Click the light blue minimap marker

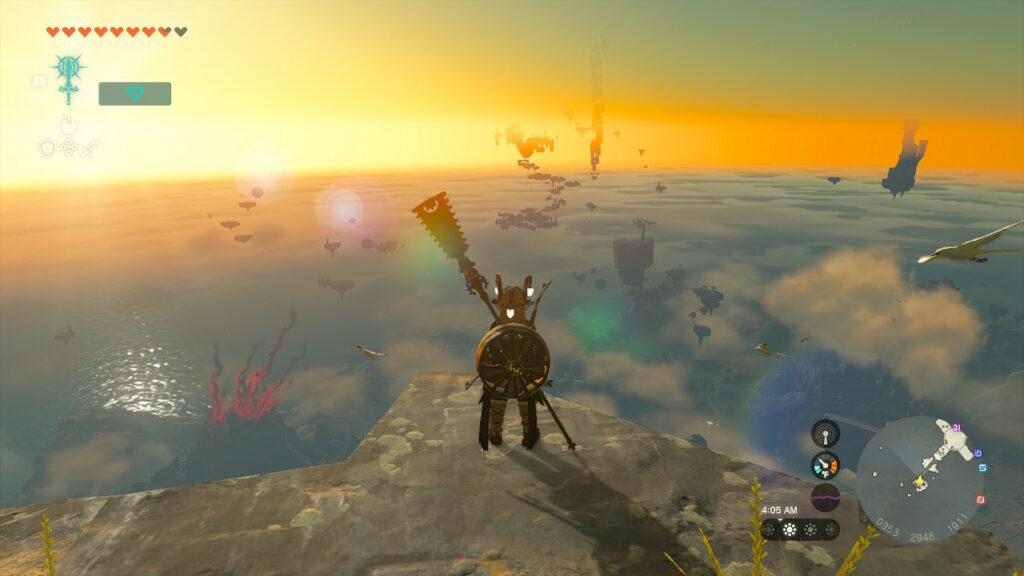pyautogui.click(x=981, y=467)
